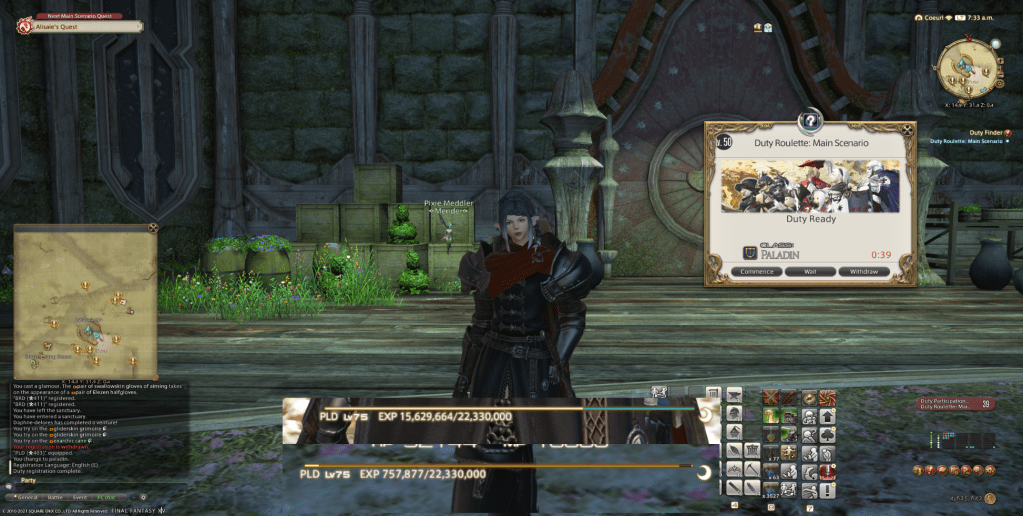Image resolution: width=1023 pixels, height=516 pixels.
Task: Withdraw from the duty roulette
Action: pos(862,271)
